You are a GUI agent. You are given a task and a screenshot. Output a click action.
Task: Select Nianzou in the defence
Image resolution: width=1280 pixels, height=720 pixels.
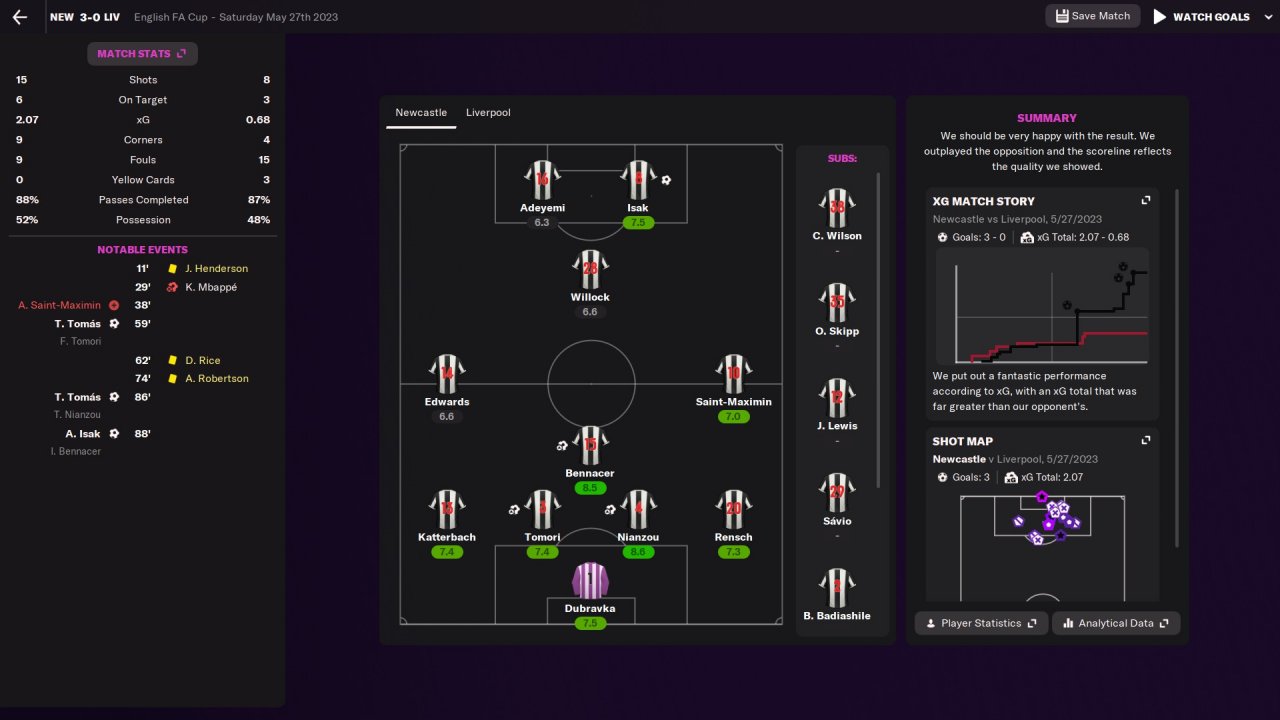point(638,510)
